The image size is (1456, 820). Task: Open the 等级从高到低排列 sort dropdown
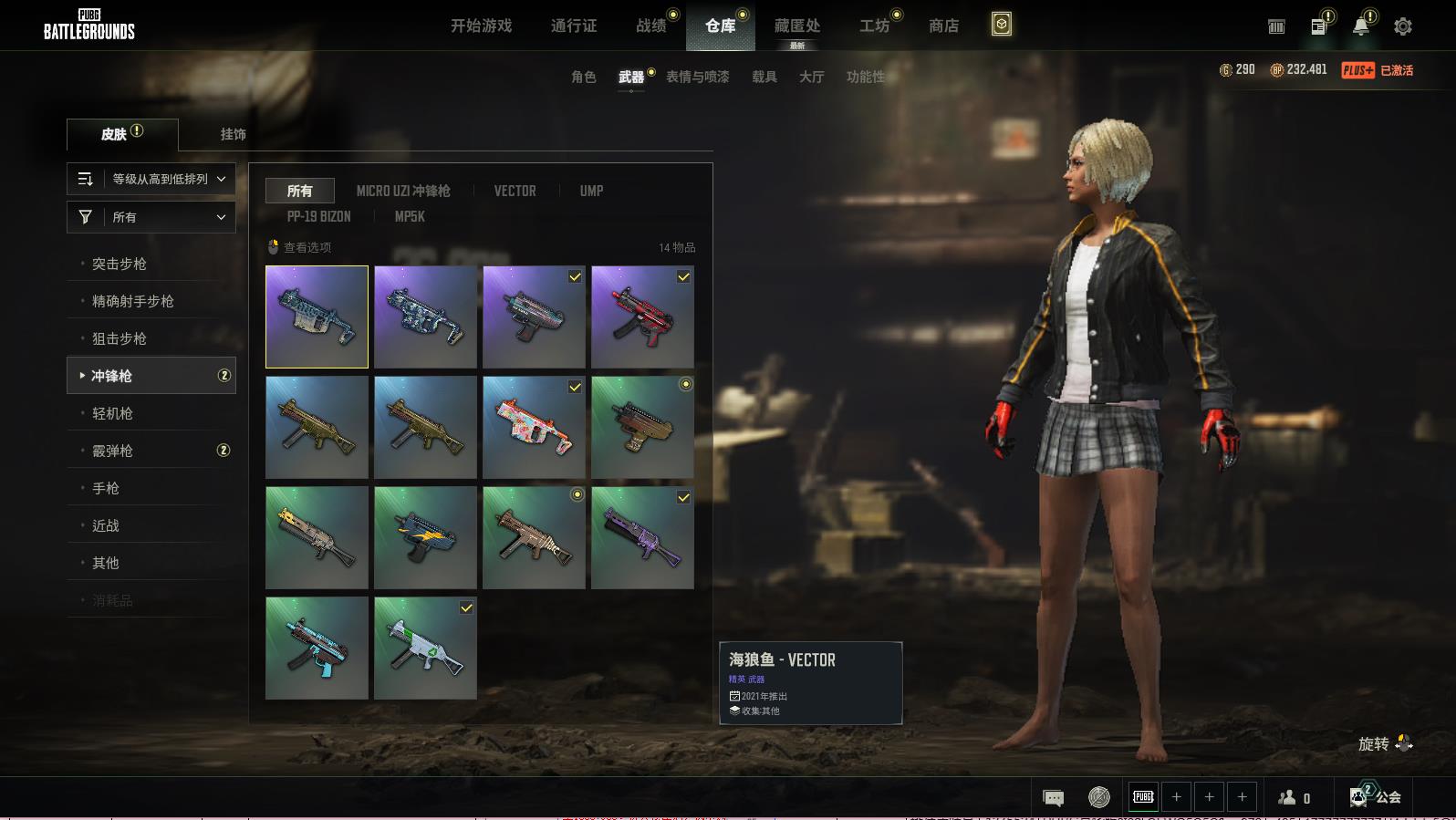[x=151, y=179]
